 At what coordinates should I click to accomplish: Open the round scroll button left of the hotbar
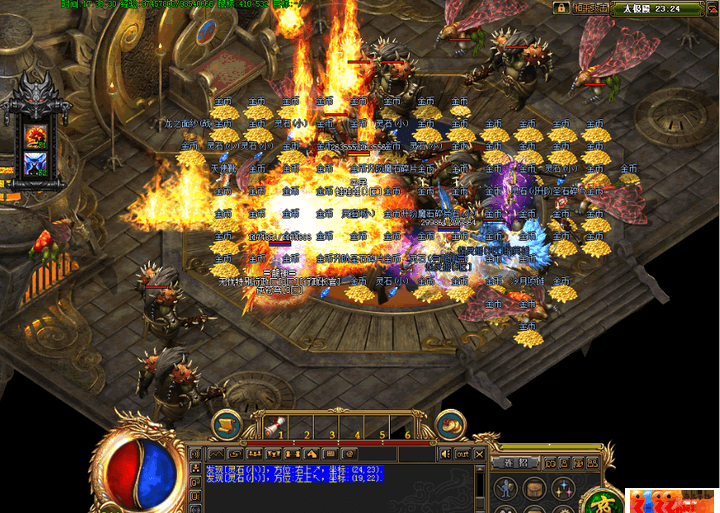pyautogui.click(x=227, y=423)
